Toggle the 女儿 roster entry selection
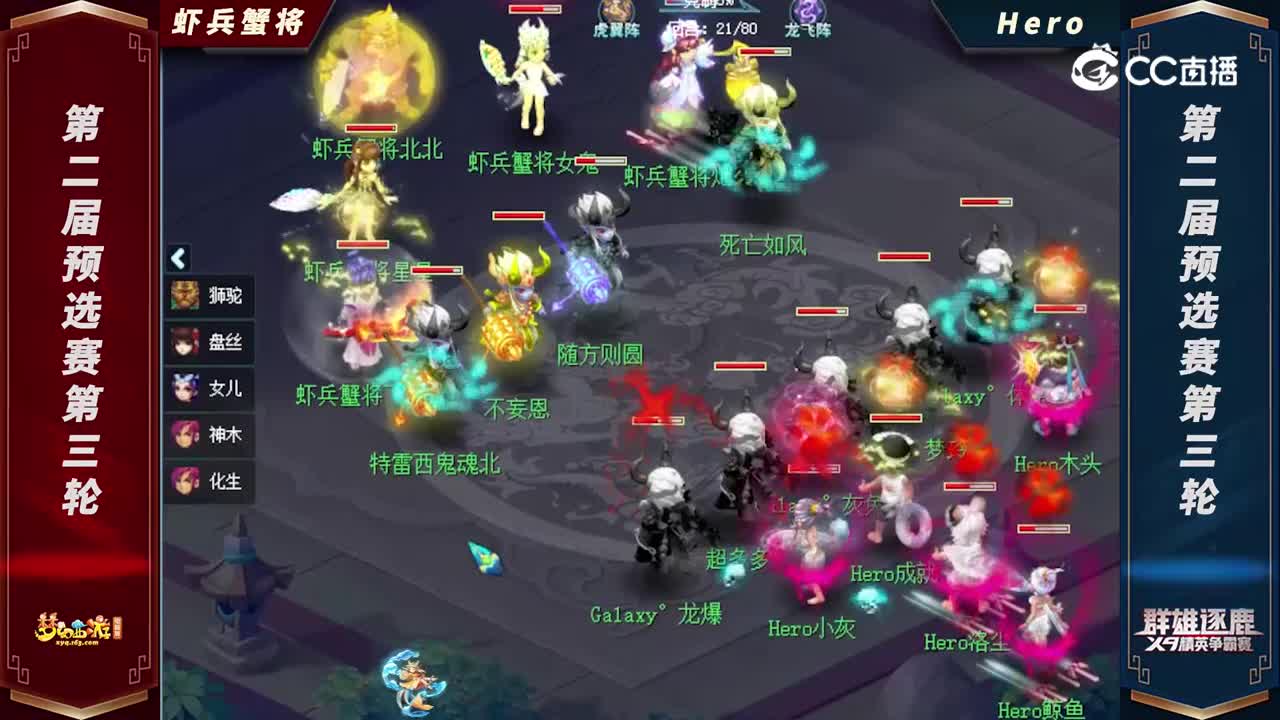This screenshot has height=720, width=1280. click(214, 389)
